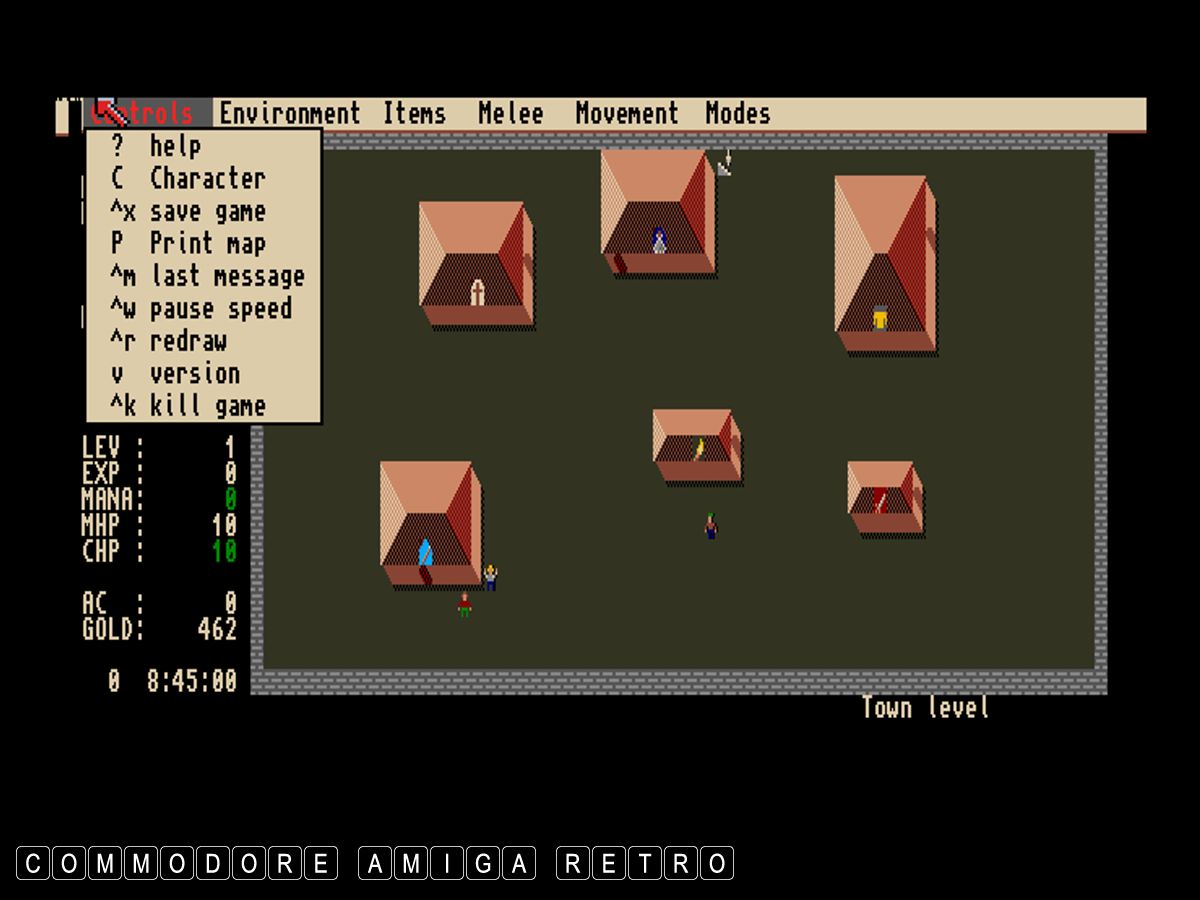This screenshot has width=1200, height=900.
Task: Select the Print map option
Action: pyautogui.click(x=206, y=244)
